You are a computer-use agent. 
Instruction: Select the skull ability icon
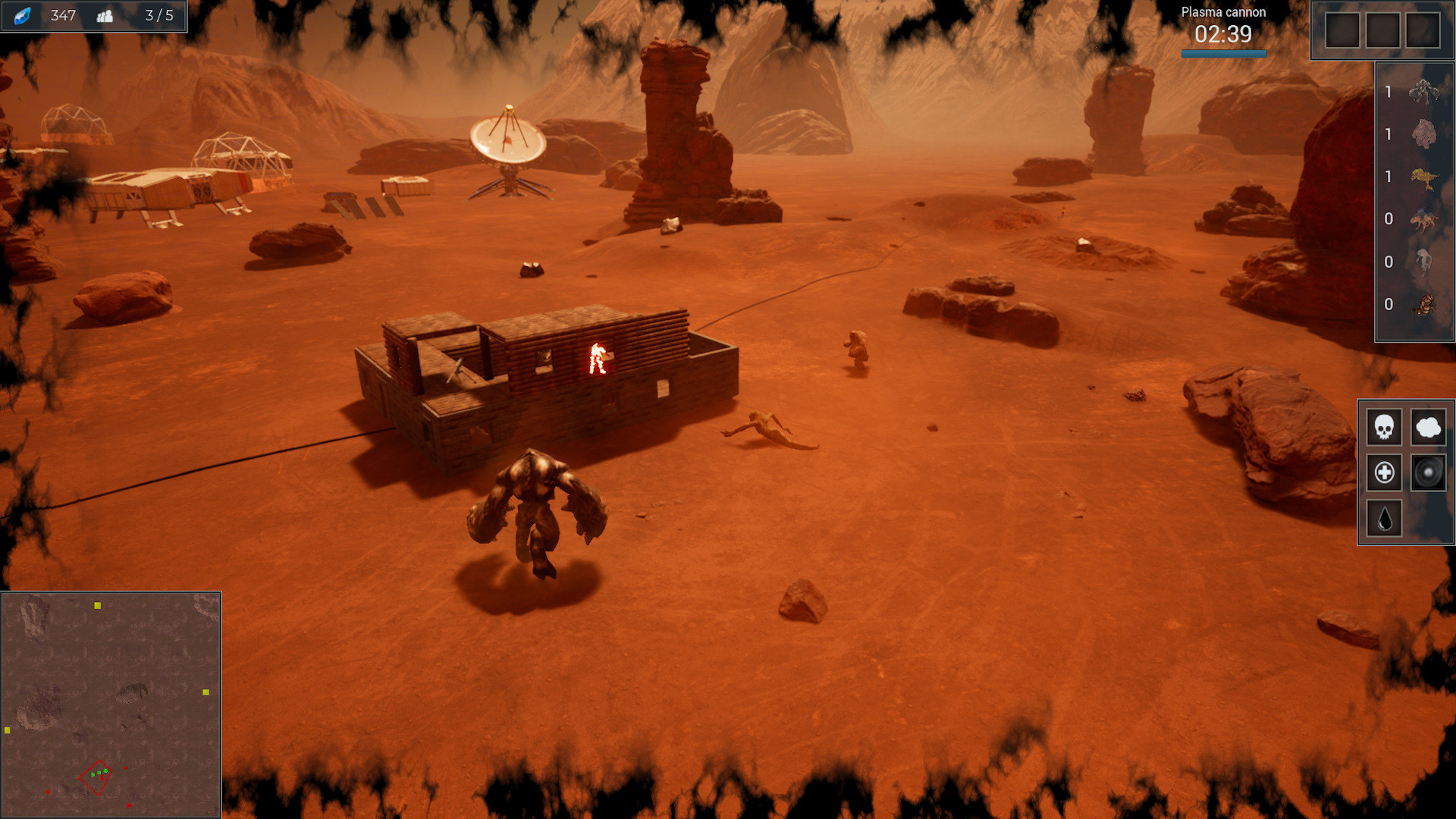click(1384, 427)
